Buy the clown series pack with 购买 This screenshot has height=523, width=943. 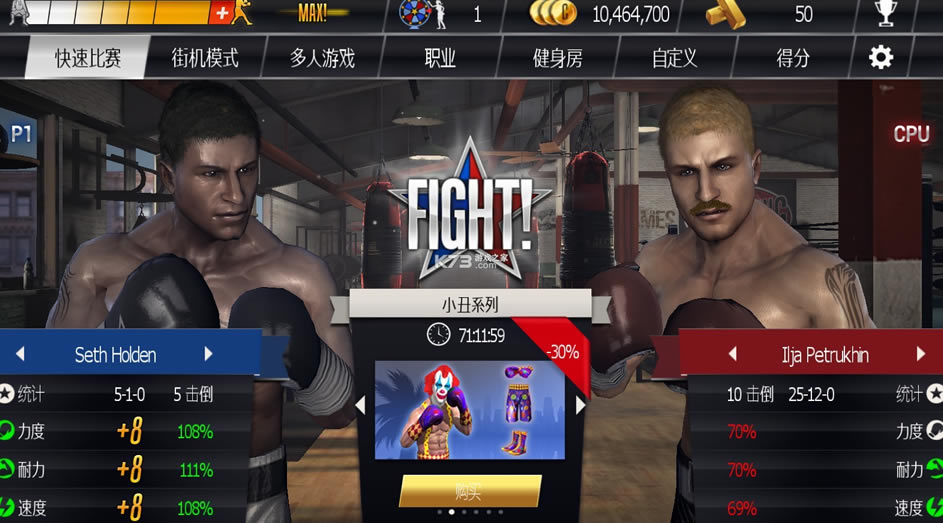pyautogui.click(x=470, y=490)
